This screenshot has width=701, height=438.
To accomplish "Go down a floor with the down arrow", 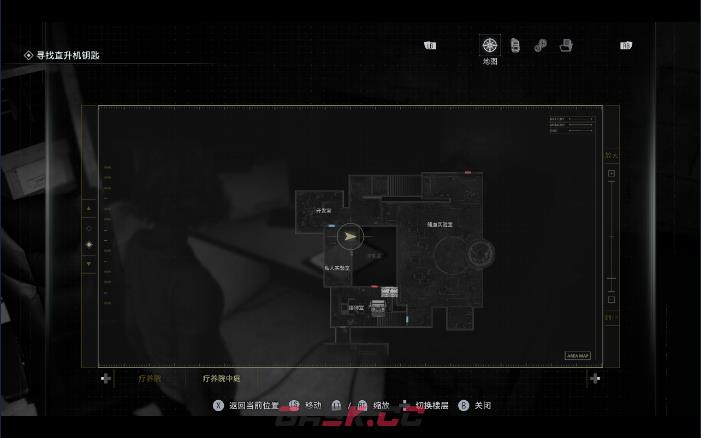I will click(89, 263).
